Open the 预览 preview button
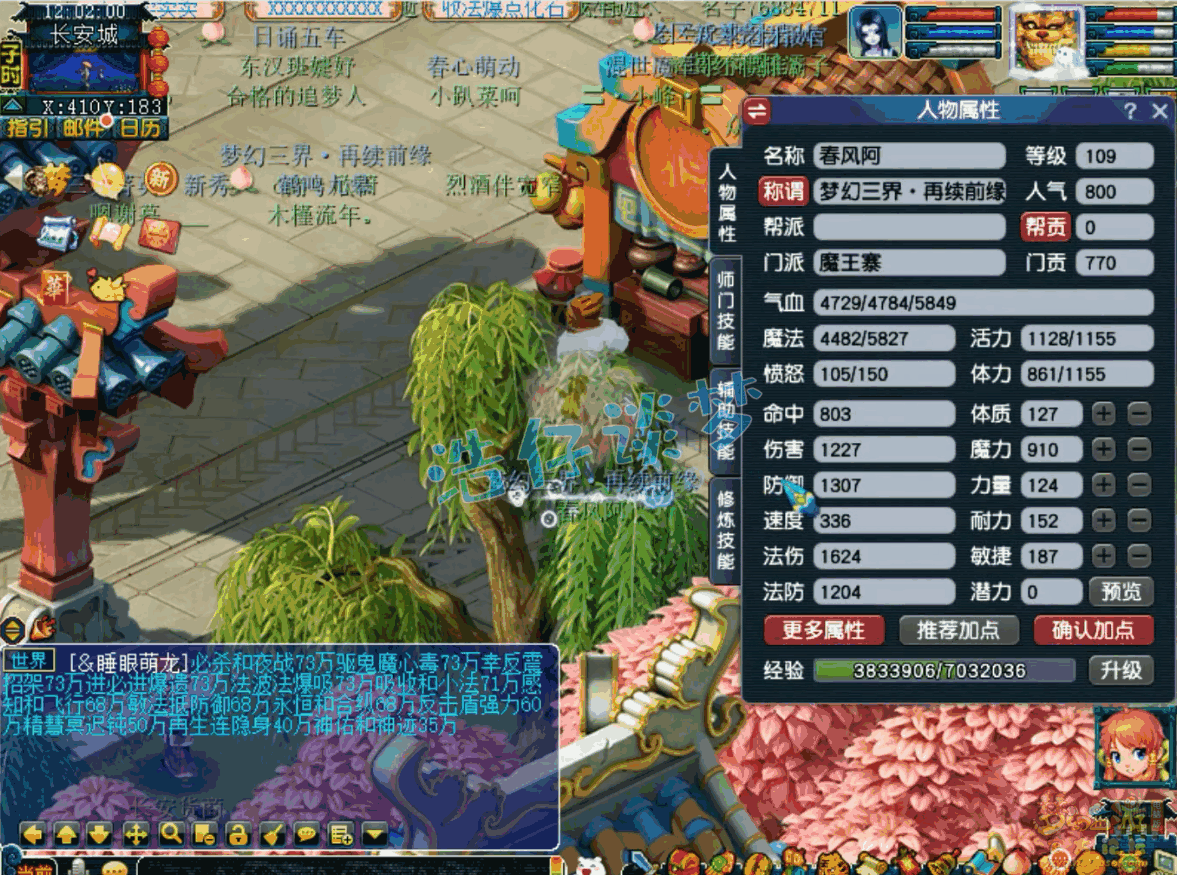The width and height of the screenshot is (1177, 875). [x=1121, y=591]
